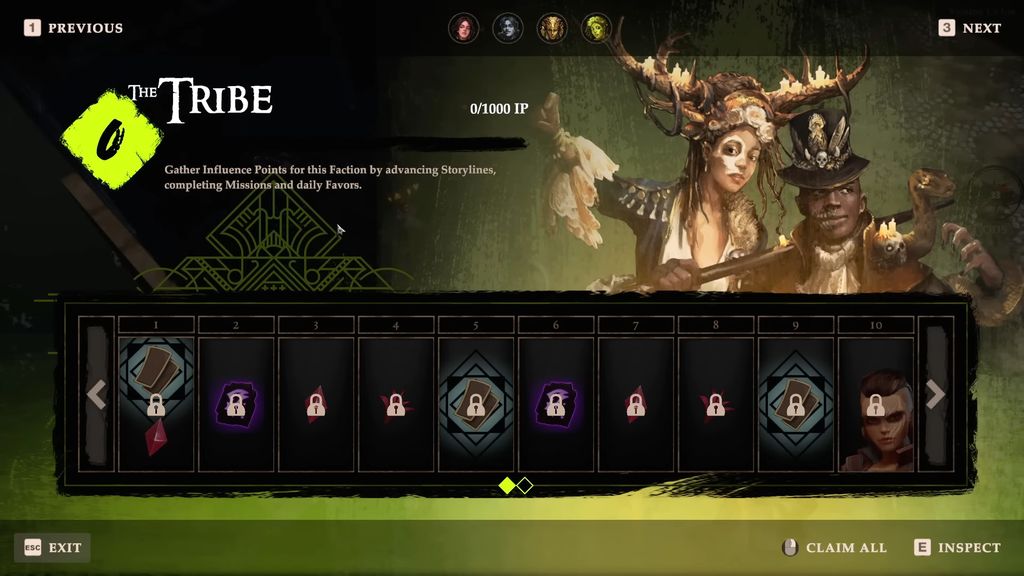Select the locked tier 7 reward slot
The height and width of the screenshot is (576, 1024).
636,404
